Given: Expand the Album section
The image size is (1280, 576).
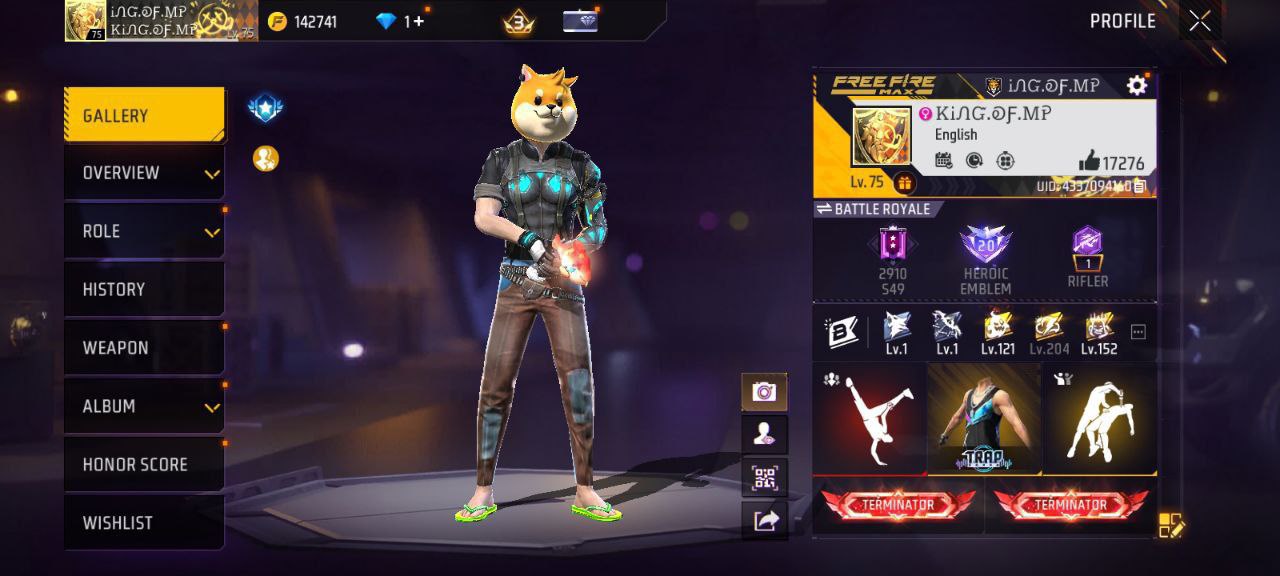Looking at the screenshot, I should tap(144, 406).
